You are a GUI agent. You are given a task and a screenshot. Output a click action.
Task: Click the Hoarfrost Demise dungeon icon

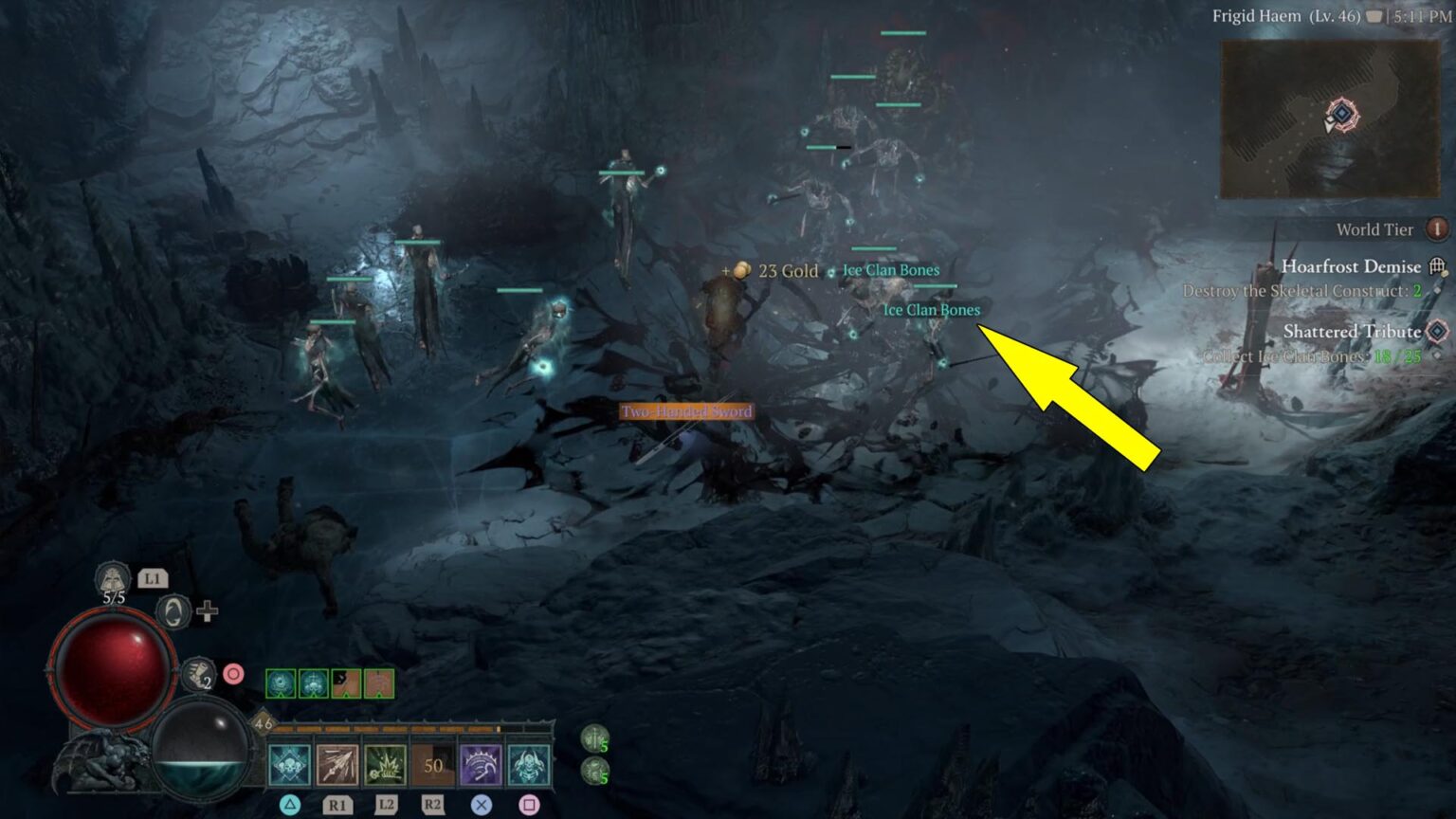(1436, 266)
